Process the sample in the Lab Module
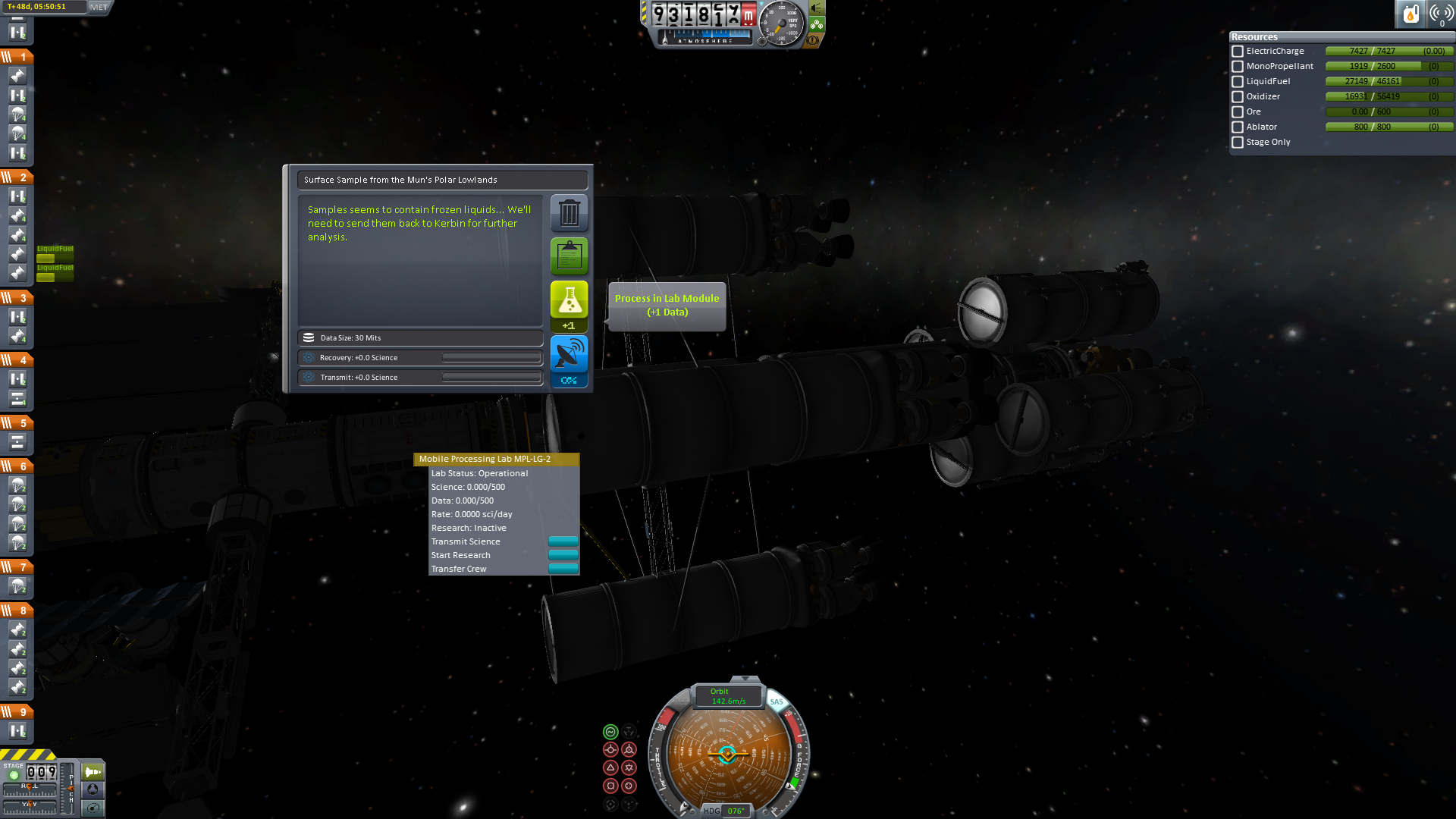Image resolution: width=1456 pixels, height=819 pixels. pos(569,300)
